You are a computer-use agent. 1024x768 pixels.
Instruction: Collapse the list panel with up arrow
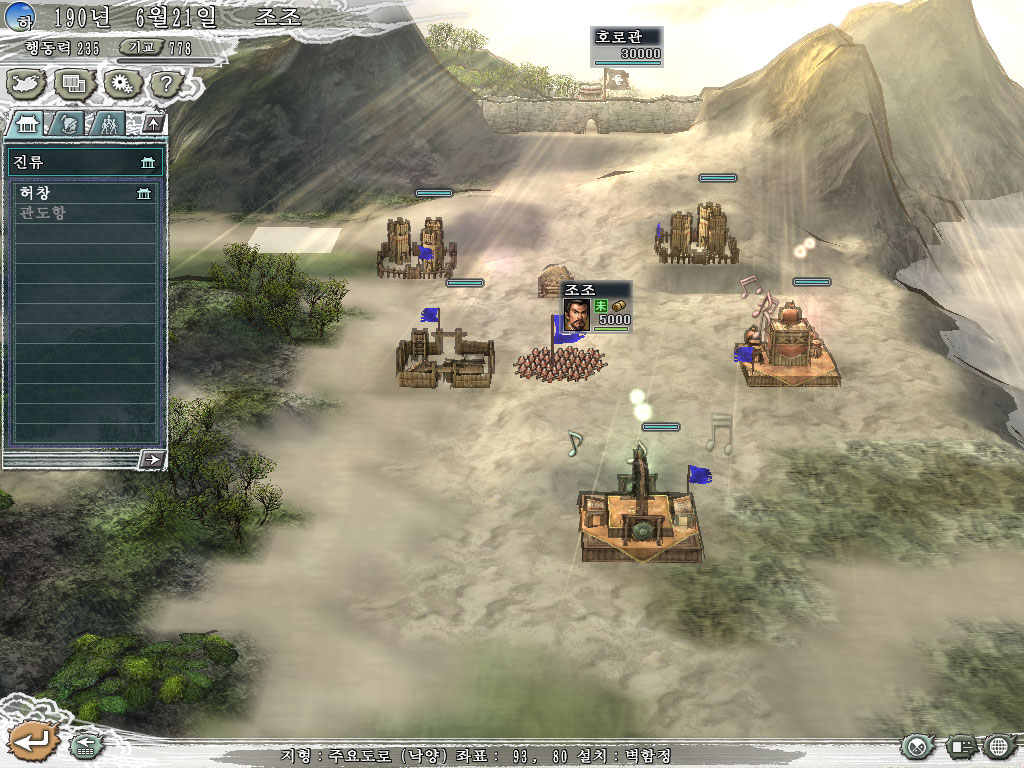tap(153, 124)
